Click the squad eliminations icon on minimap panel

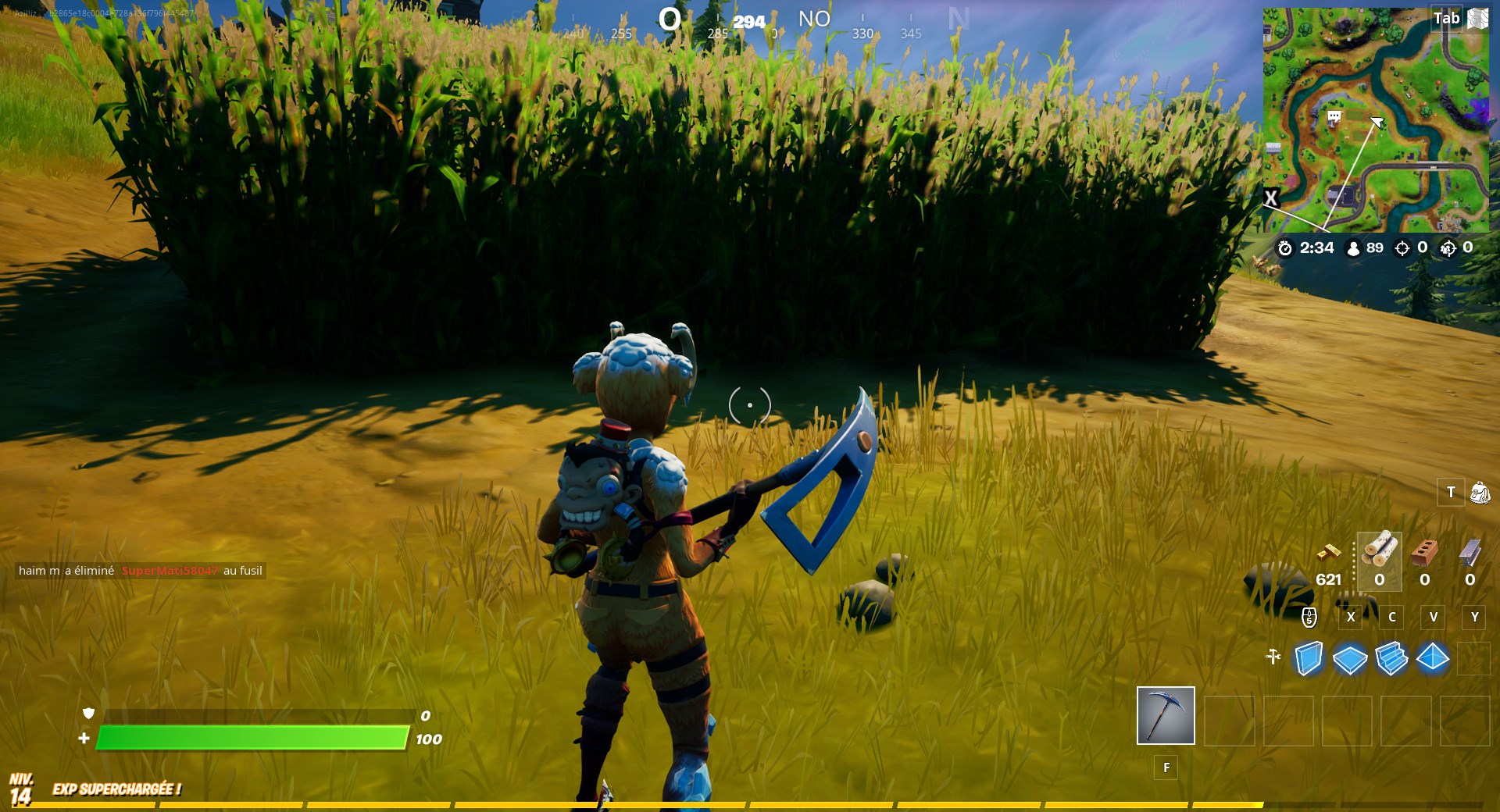[1448, 248]
